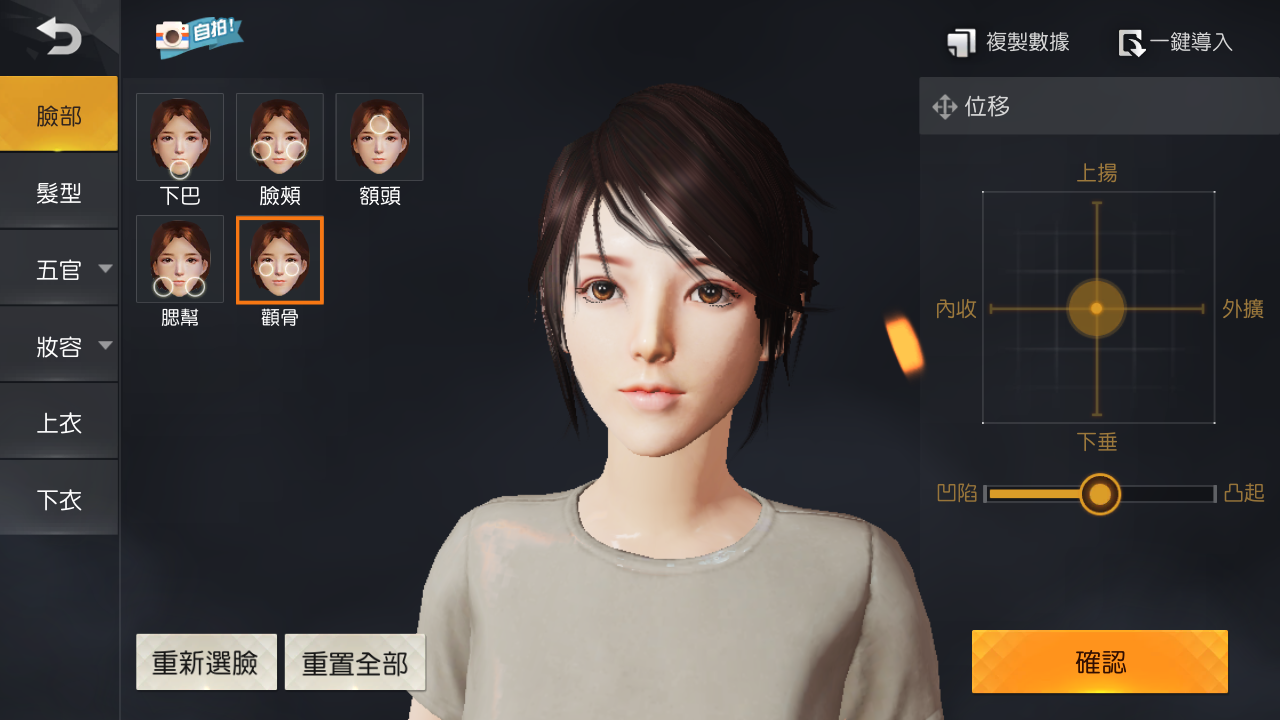The width and height of the screenshot is (1280, 720).
Task: Click the 重置全部 reset all button
Action: [x=355, y=661]
